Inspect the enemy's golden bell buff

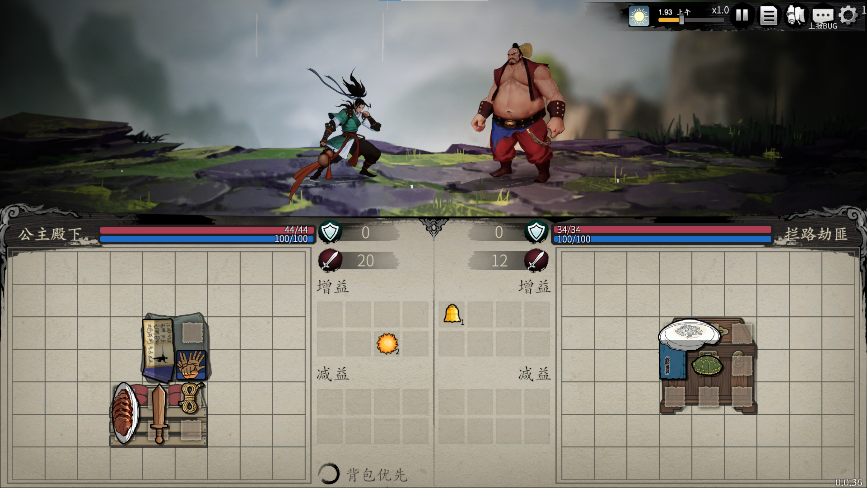[452, 314]
